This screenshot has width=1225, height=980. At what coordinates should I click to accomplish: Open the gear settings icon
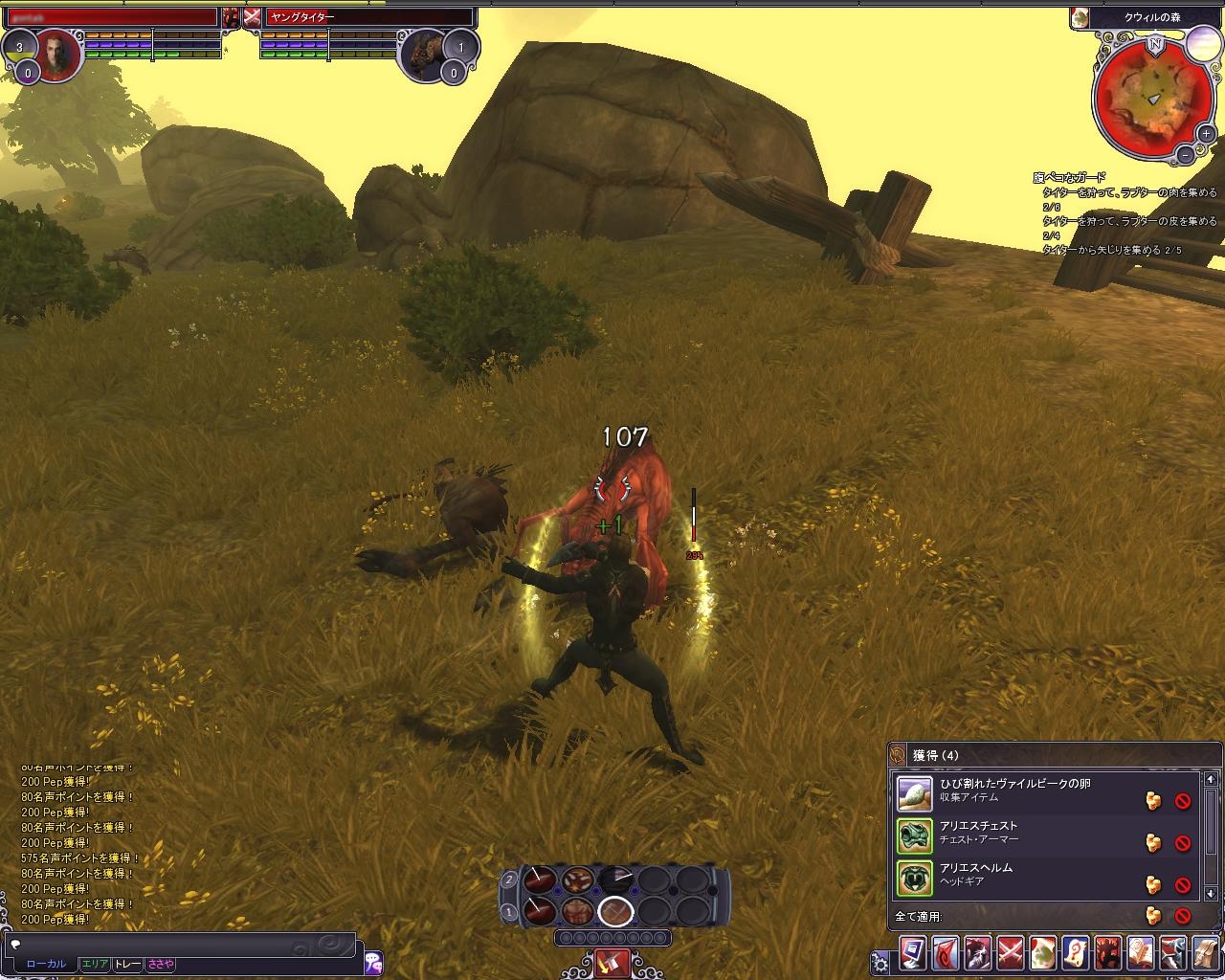coord(880,962)
